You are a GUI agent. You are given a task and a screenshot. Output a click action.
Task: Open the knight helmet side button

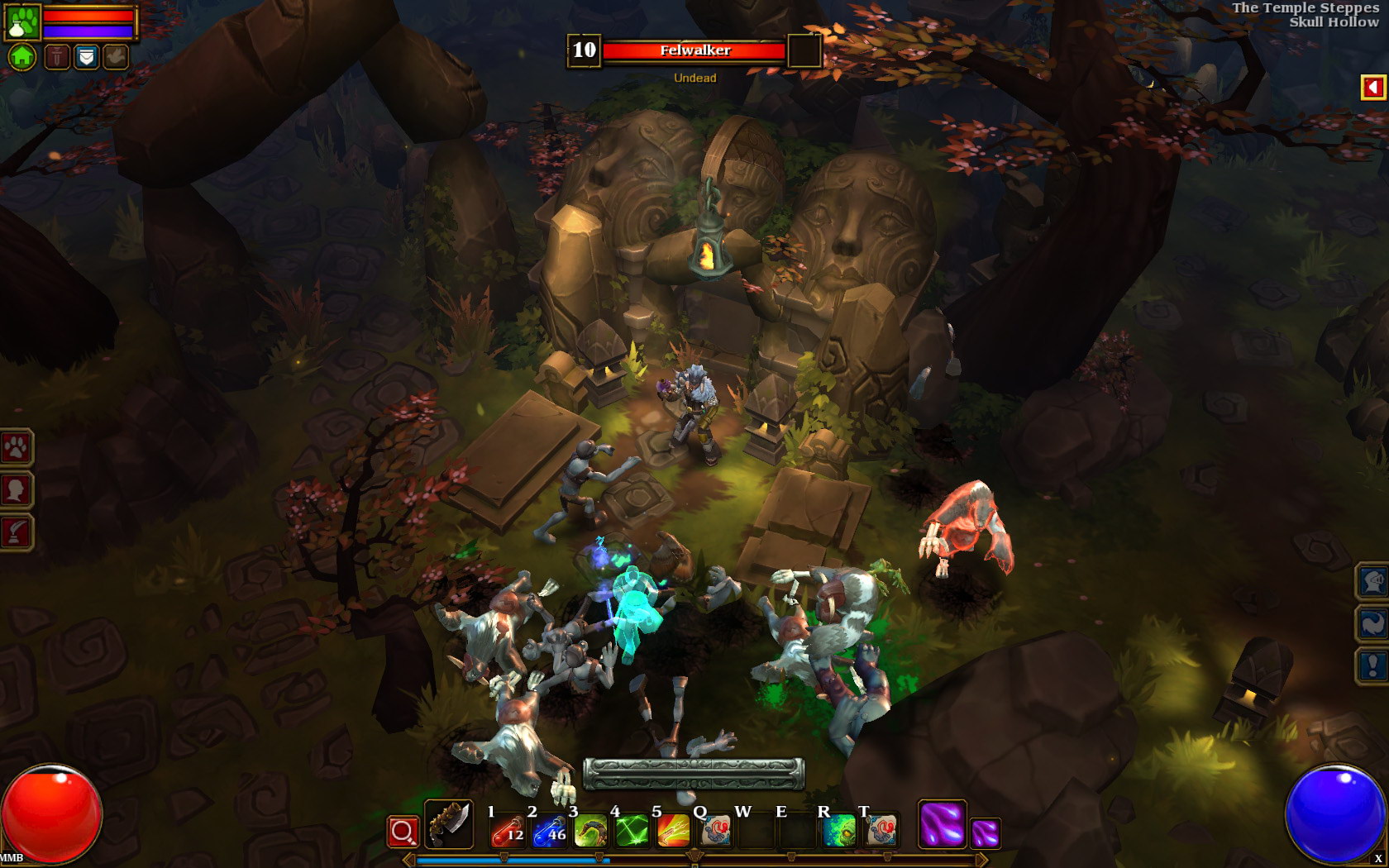[x=1373, y=581]
